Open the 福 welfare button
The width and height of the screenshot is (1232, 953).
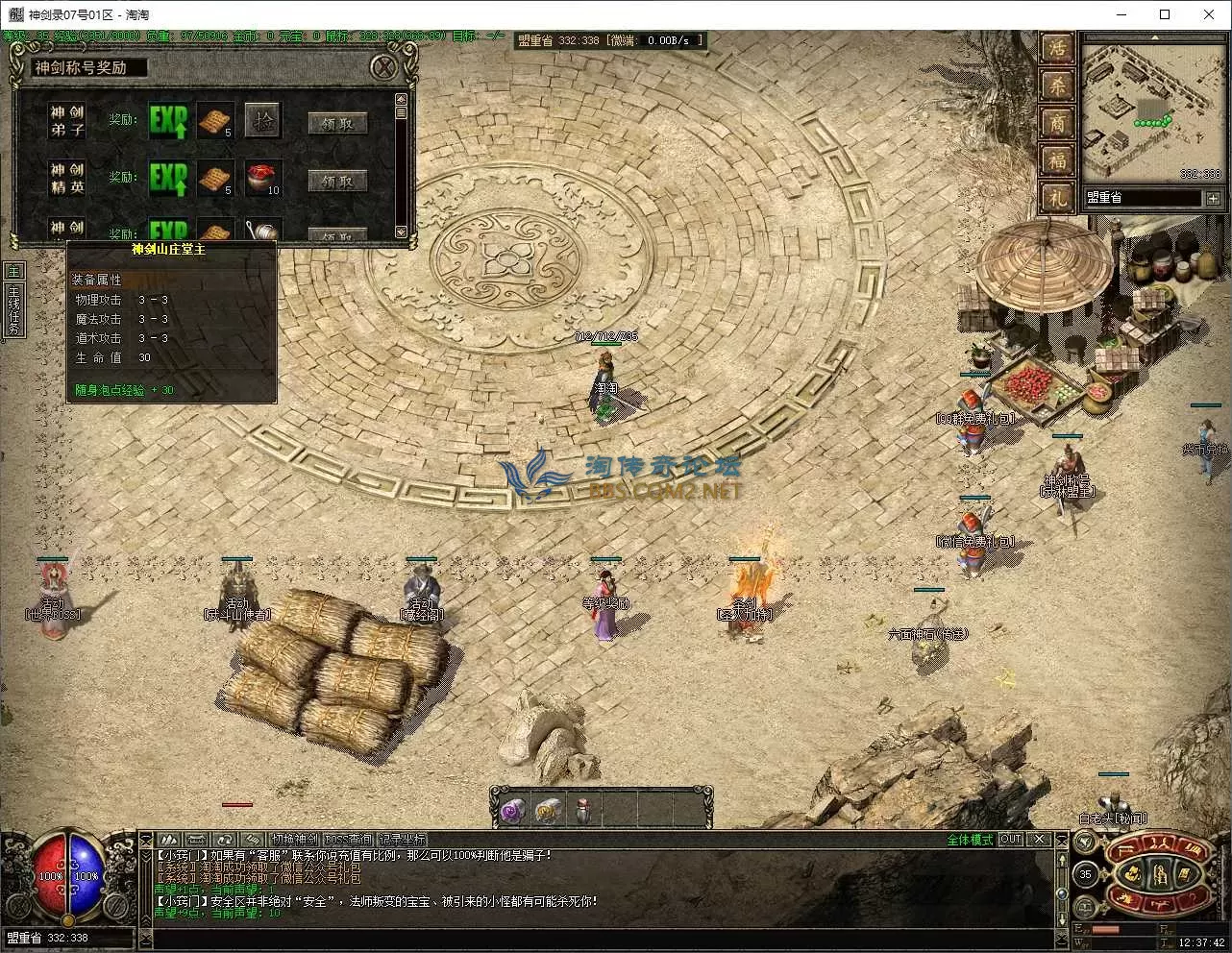[x=1057, y=160]
